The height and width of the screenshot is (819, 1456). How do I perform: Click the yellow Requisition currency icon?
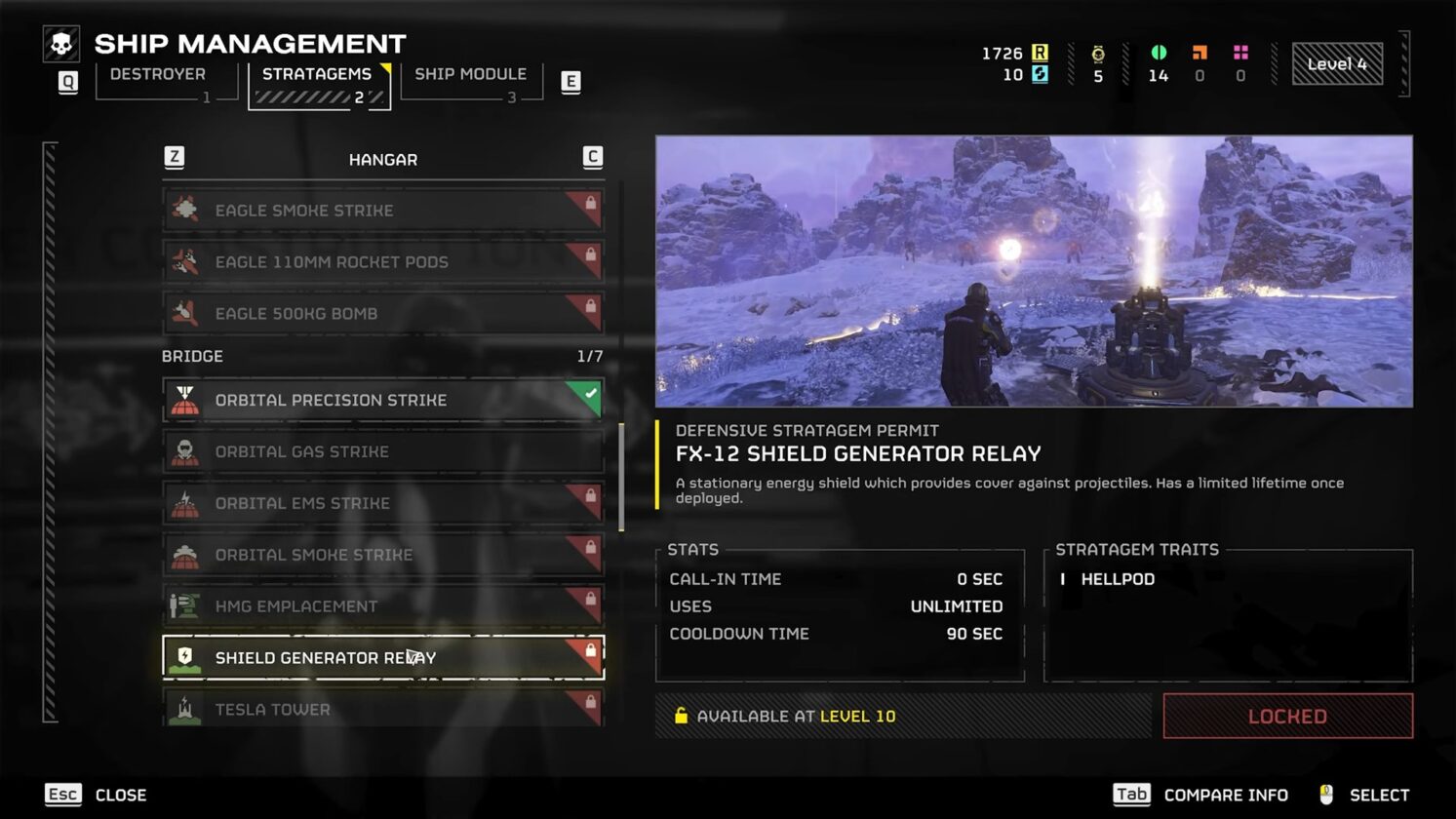tap(1041, 54)
